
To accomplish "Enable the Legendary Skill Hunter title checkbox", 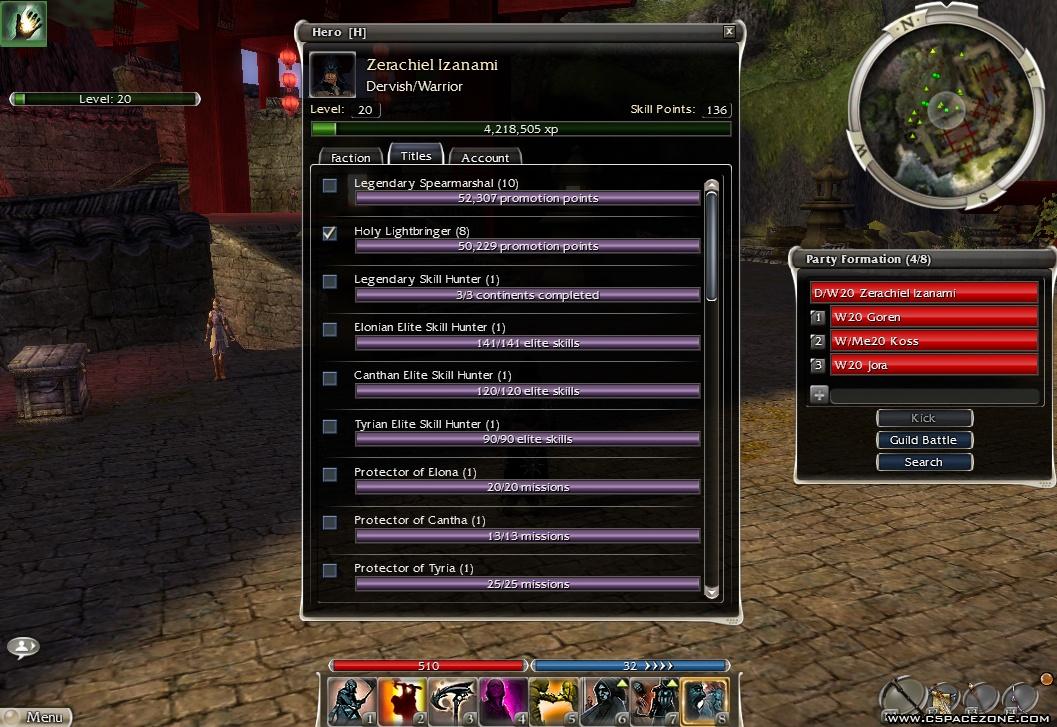I will point(330,281).
